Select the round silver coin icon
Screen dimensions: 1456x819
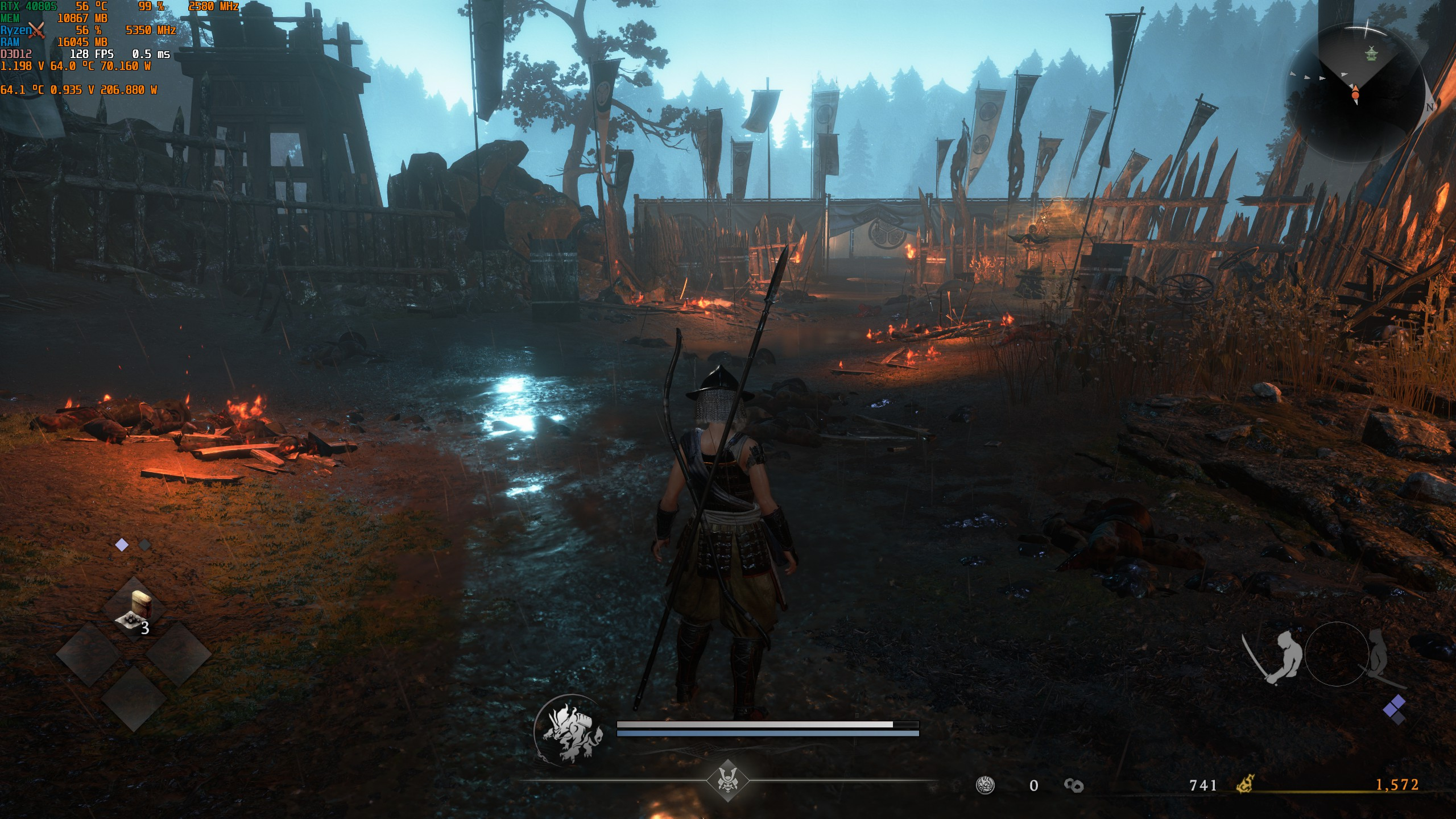coord(985,785)
